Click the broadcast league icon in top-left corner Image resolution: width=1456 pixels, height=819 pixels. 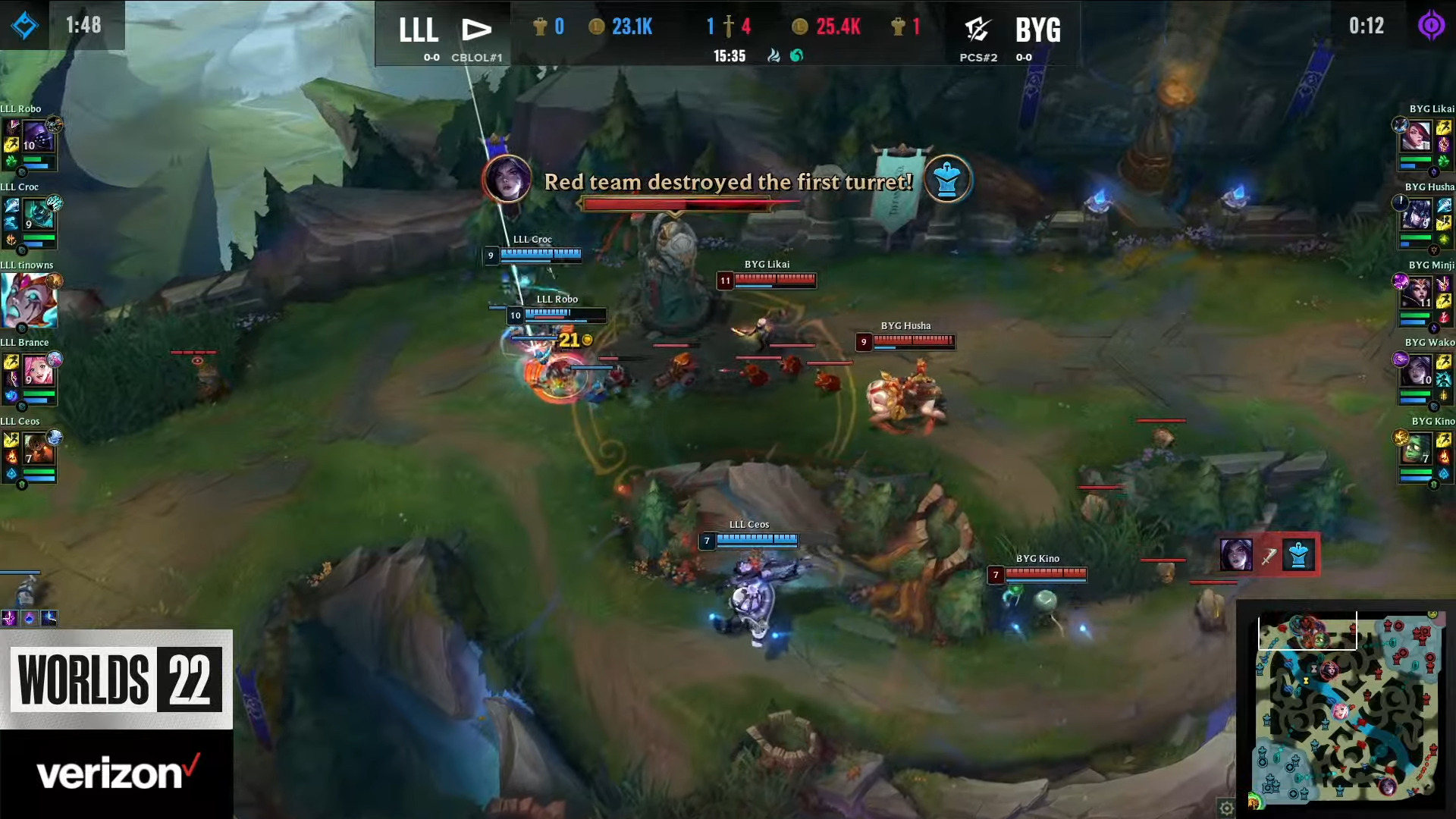(x=25, y=25)
